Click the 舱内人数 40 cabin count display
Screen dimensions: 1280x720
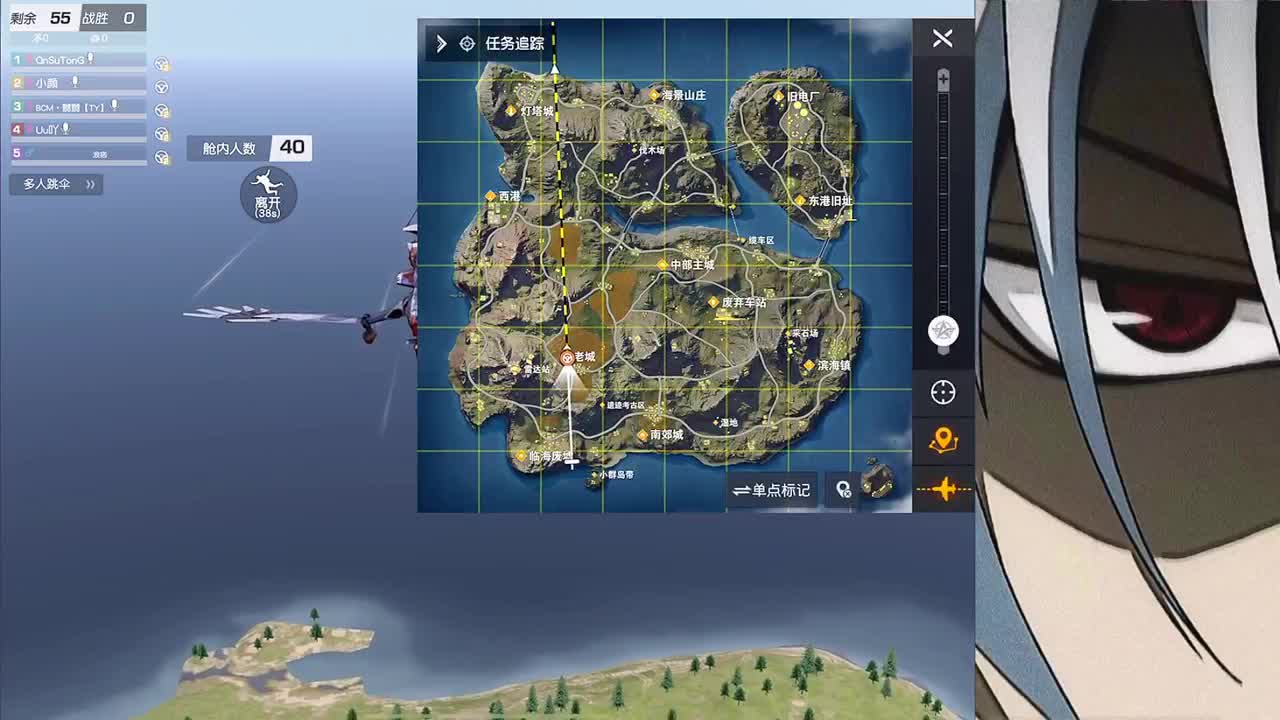248,148
